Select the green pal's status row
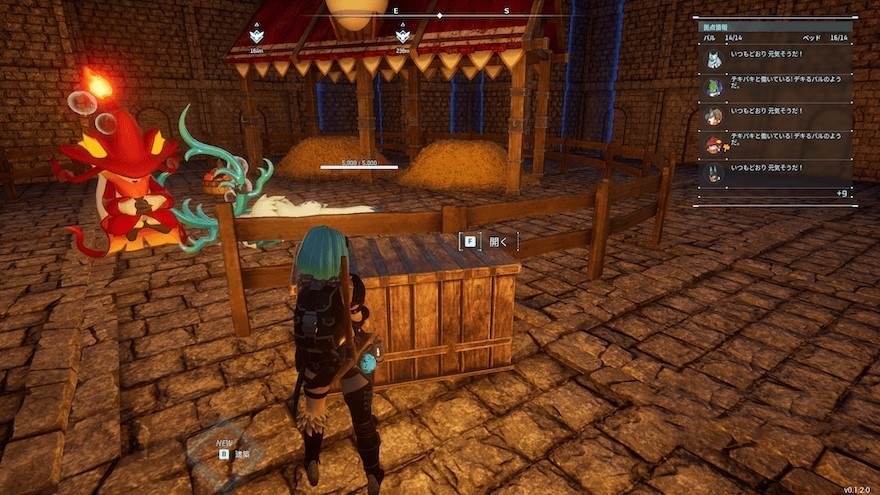Viewport: 880px width, 495px height. click(777, 88)
